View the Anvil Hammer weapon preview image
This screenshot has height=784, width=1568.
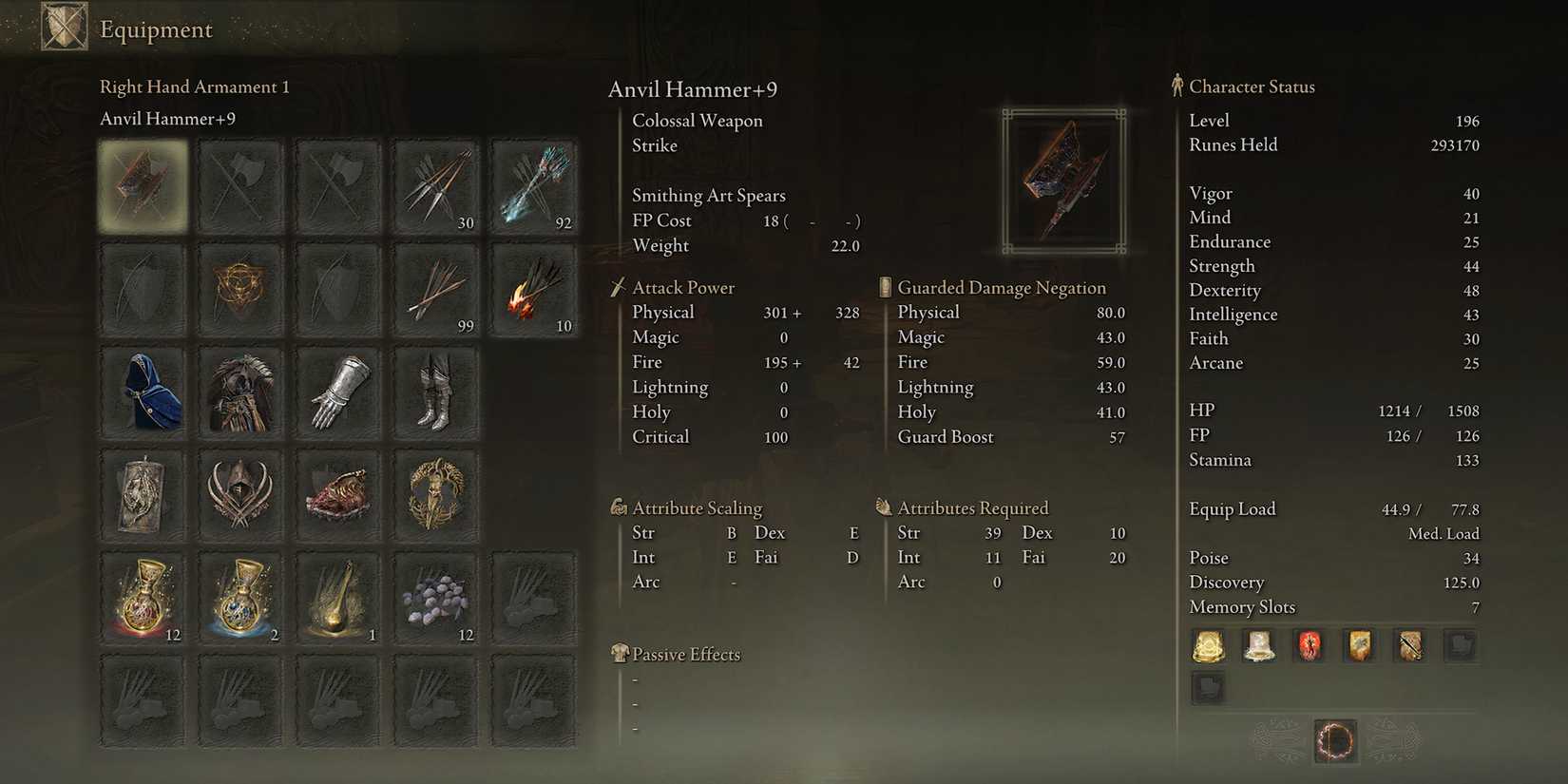click(x=1063, y=181)
